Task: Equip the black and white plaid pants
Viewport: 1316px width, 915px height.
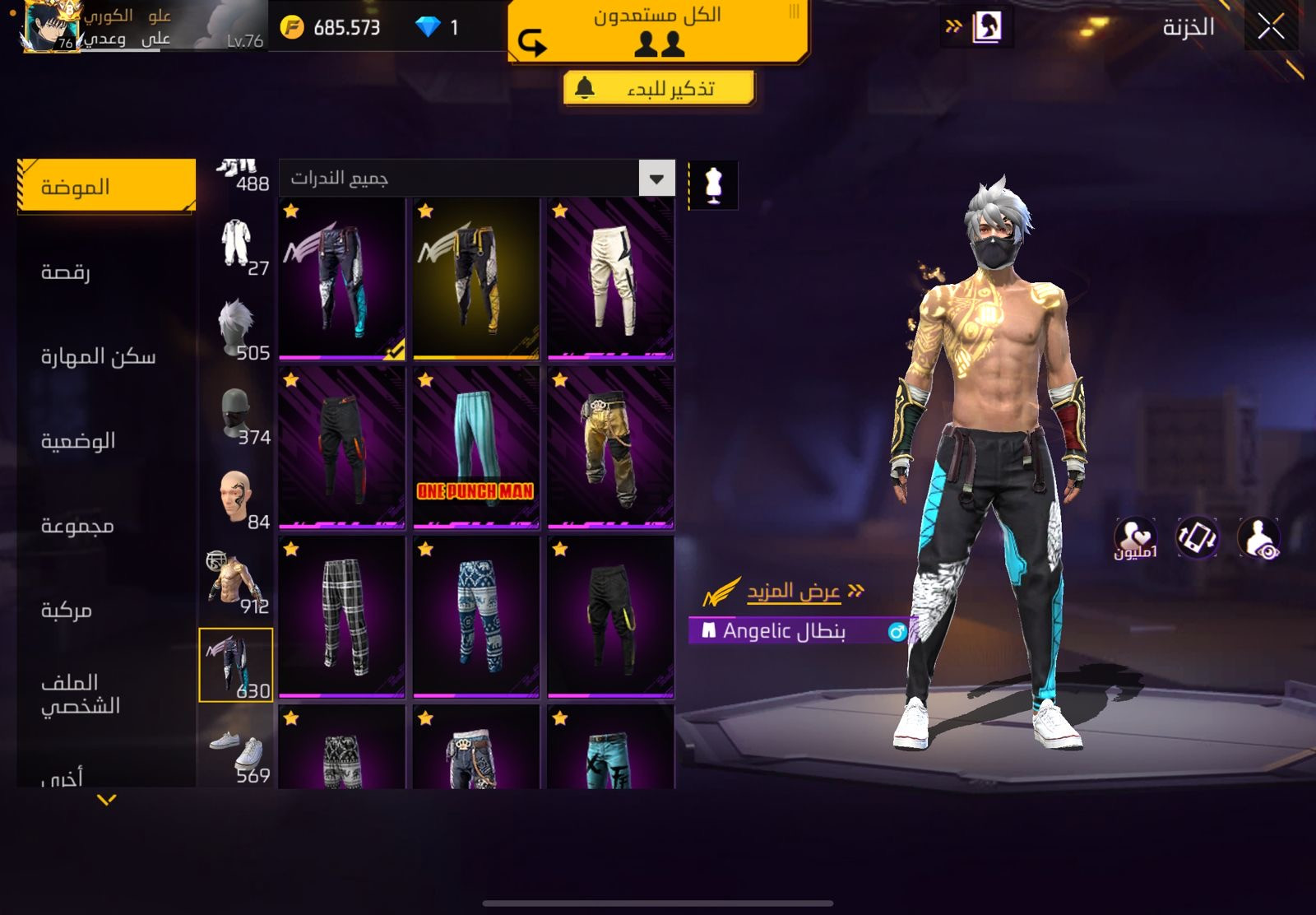Action: point(341,616)
